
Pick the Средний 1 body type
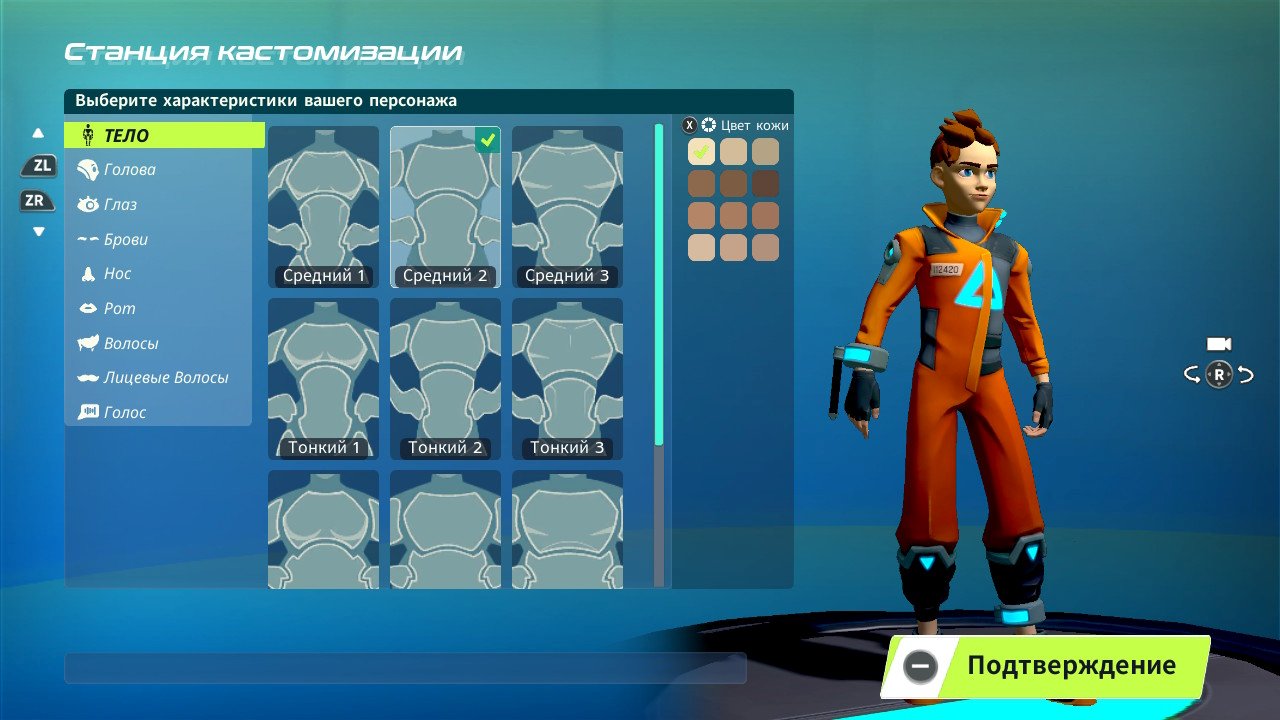point(324,206)
